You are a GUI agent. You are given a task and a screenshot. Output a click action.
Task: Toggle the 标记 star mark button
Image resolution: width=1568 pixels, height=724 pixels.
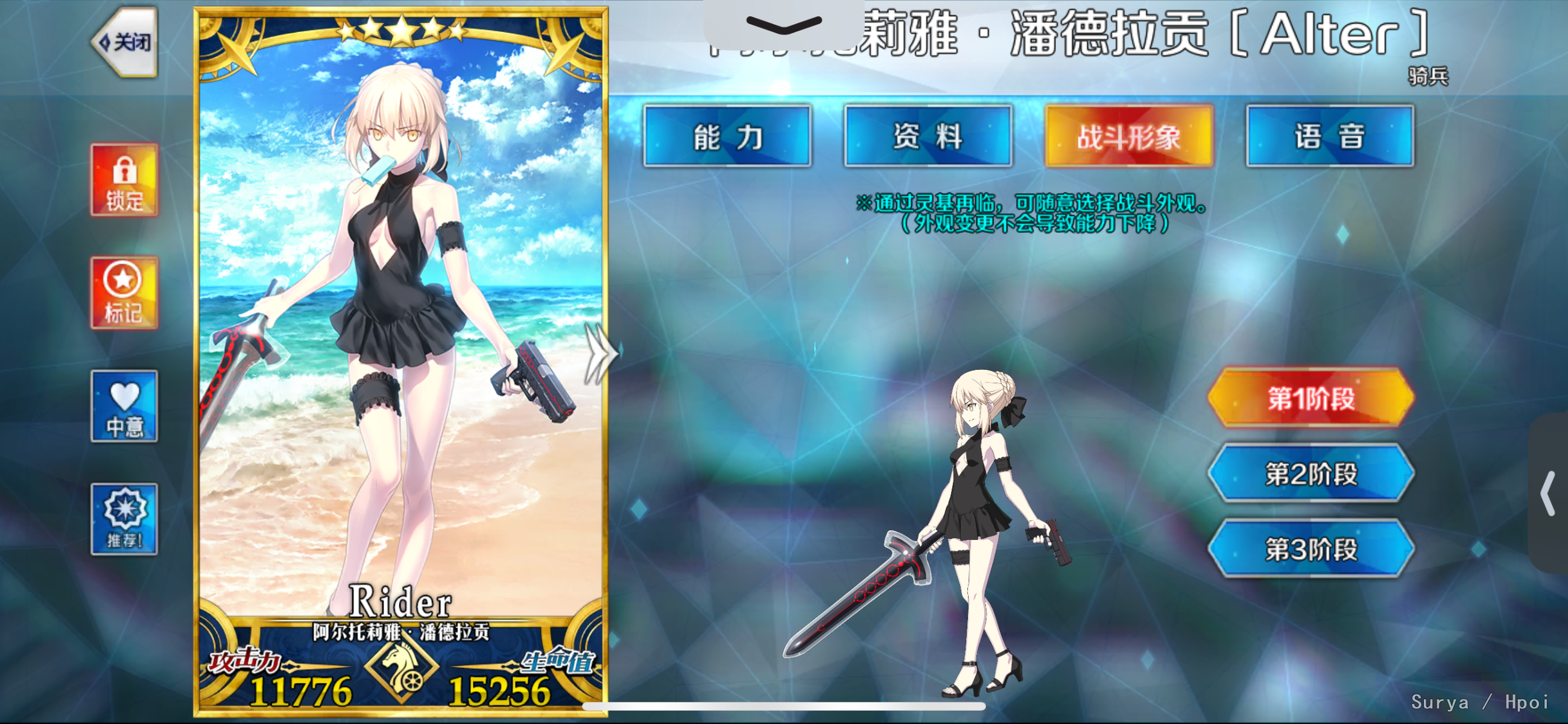[x=124, y=293]
